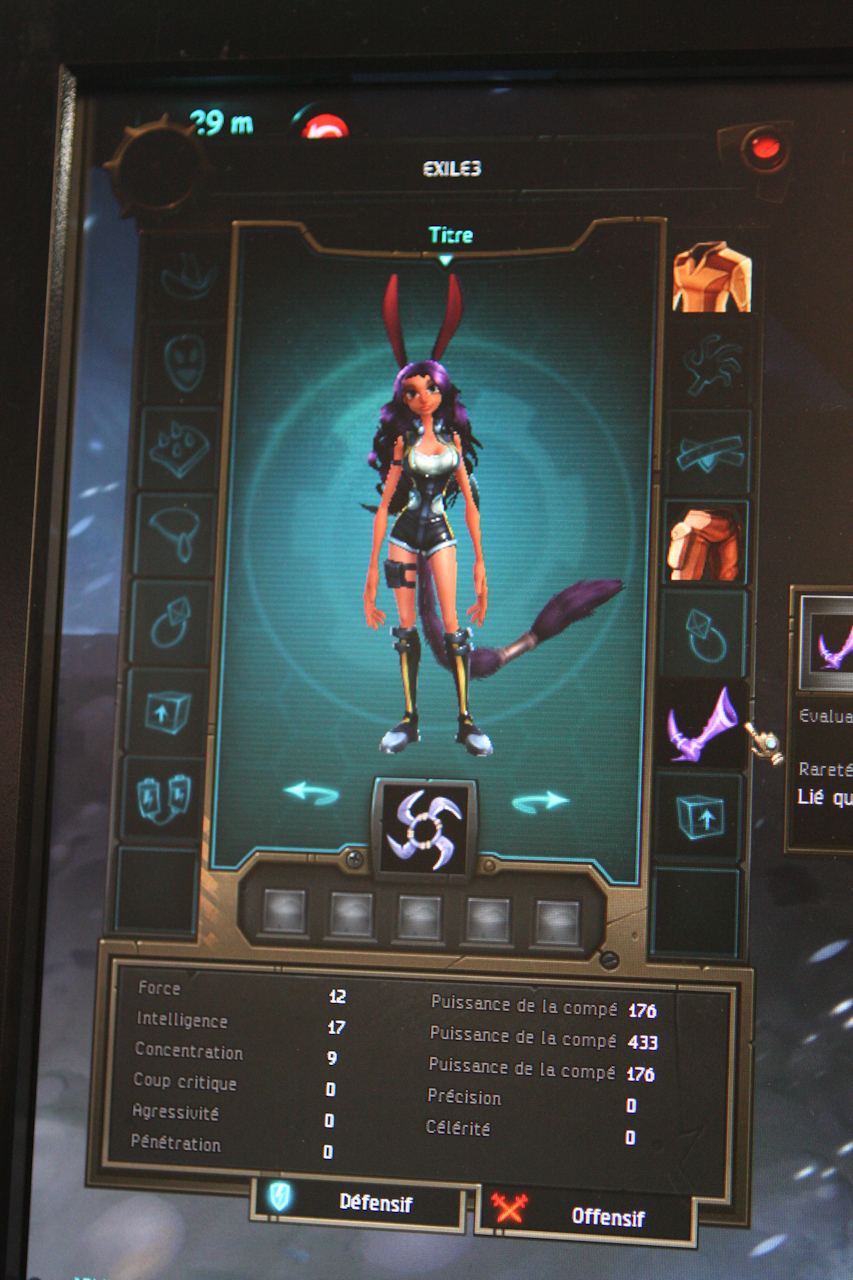853x1280 pixels.
Task: Open the empty gloves slot
Action: click(x=711, y=366)
